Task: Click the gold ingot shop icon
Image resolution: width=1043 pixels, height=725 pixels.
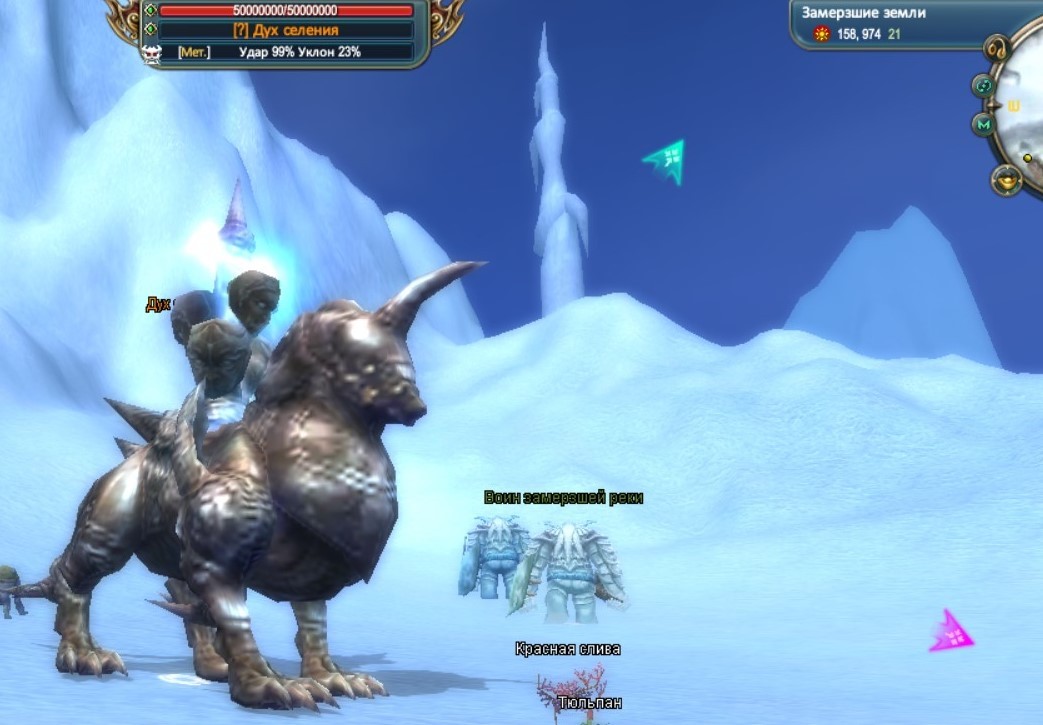Action: pos(1006,180)
